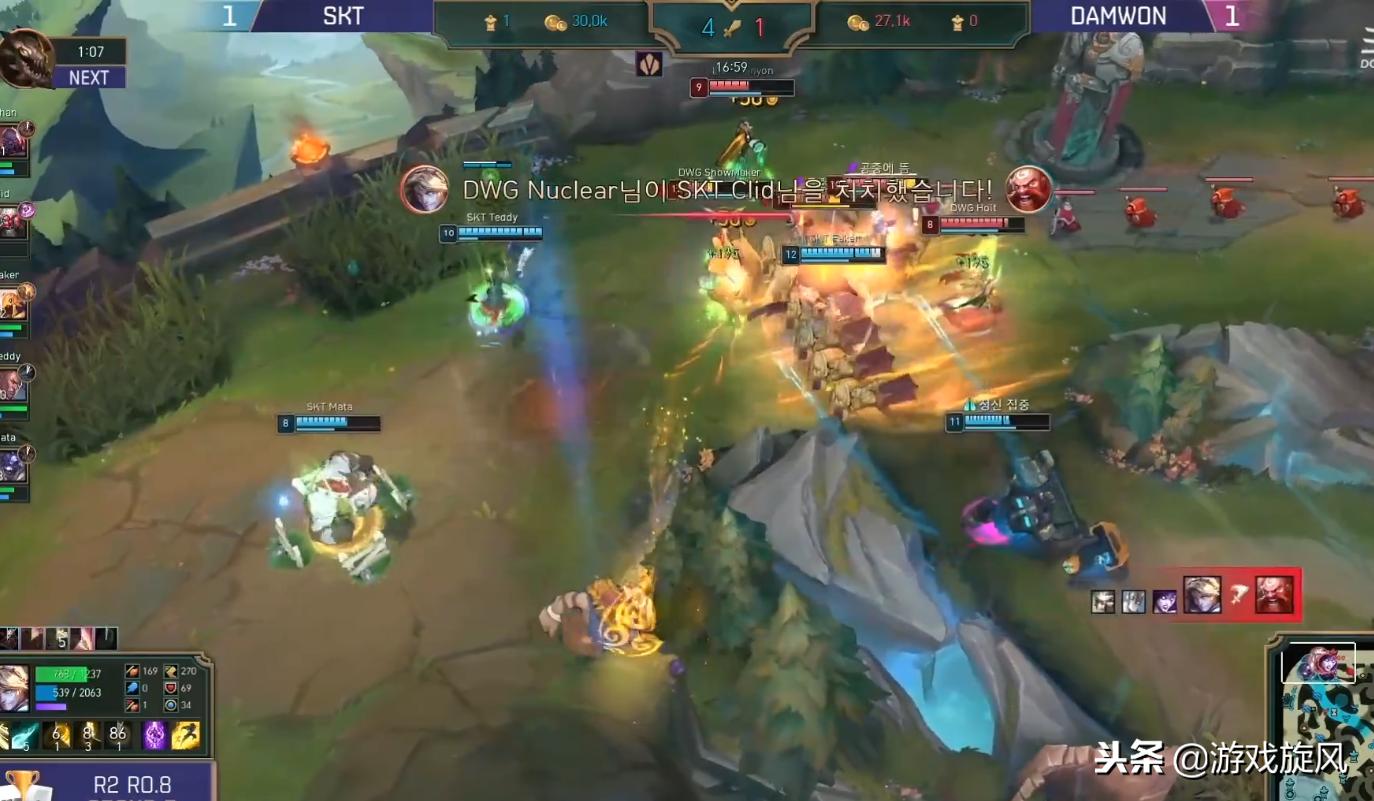This screenshot has width=1374, height=801.
Task: Use the purple summoner spell icon
Action: (155, 736)
